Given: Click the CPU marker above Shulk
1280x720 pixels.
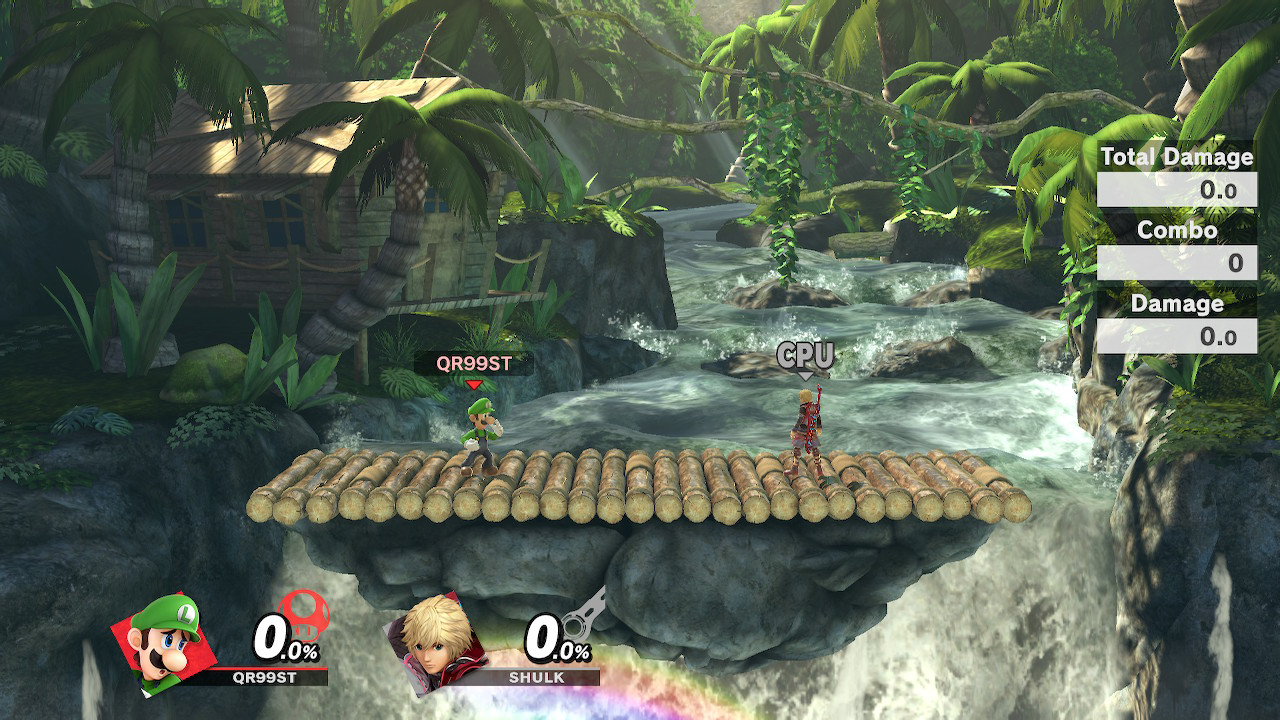Looking at the screenshot, I should pos(805,356).
